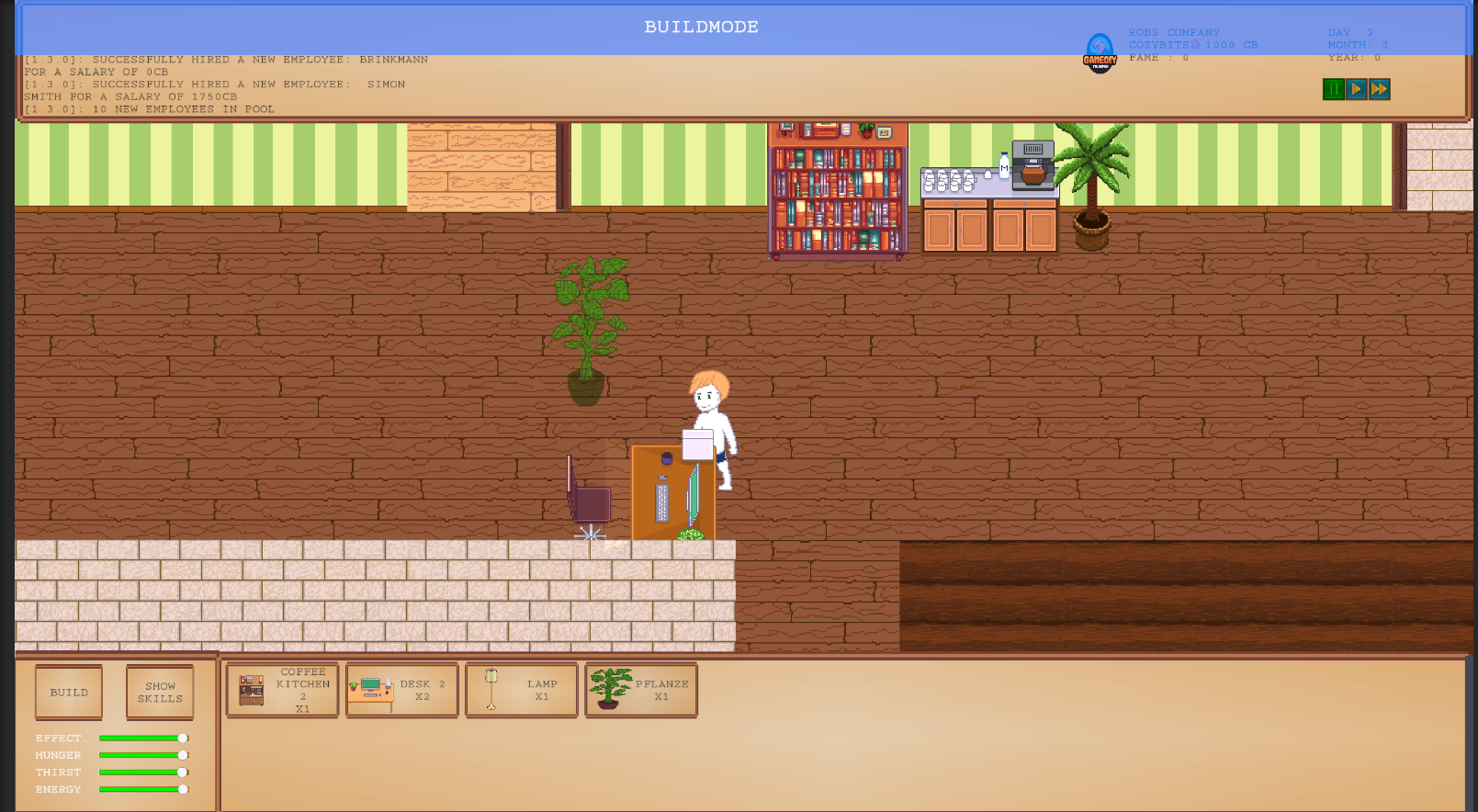Screen dimensions: 1478x812
Task: Choose the Desk 2 build item
Action: click(402, 690)
